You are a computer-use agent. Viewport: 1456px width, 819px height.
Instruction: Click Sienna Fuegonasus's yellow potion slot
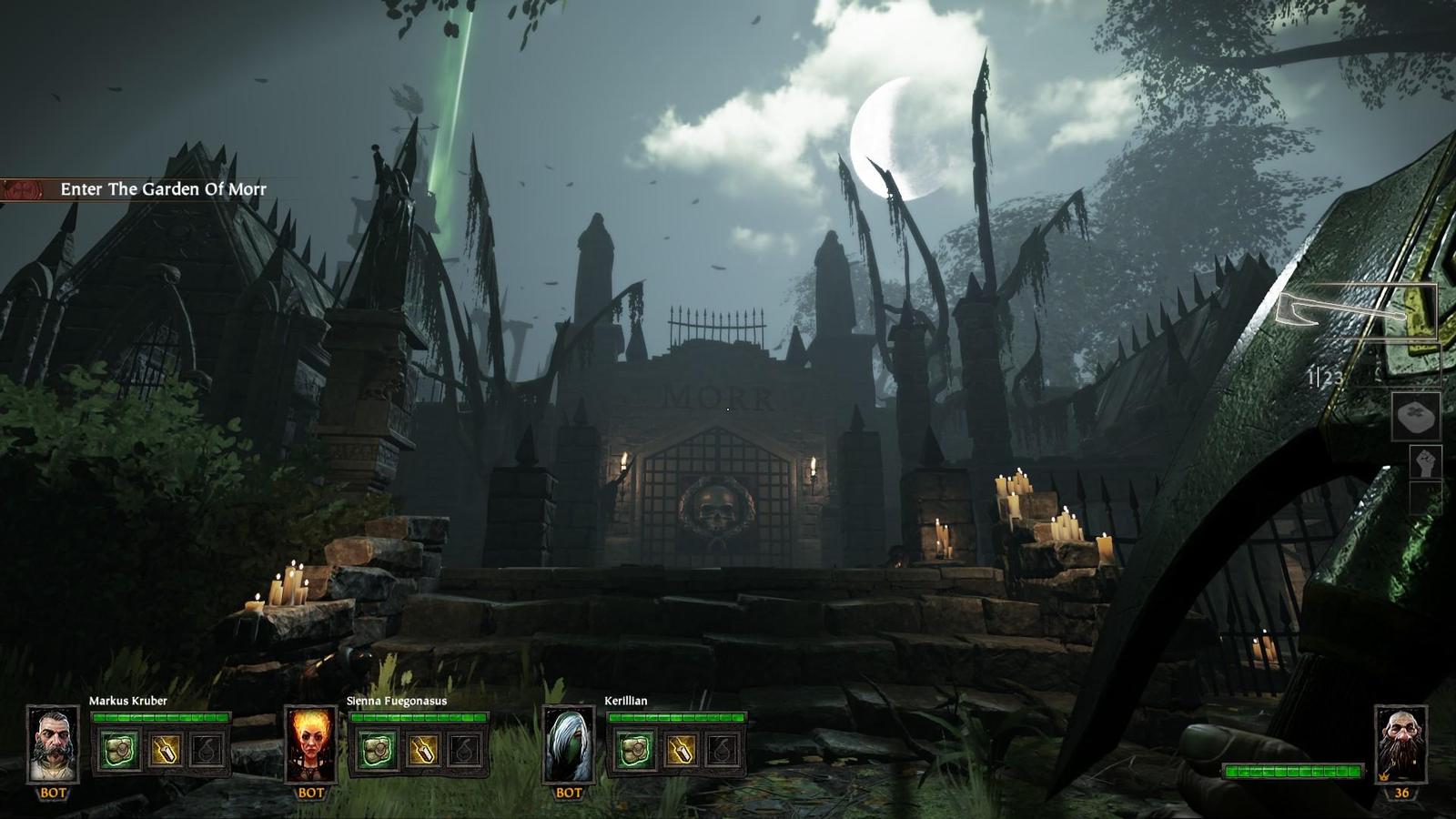(422, 751)
